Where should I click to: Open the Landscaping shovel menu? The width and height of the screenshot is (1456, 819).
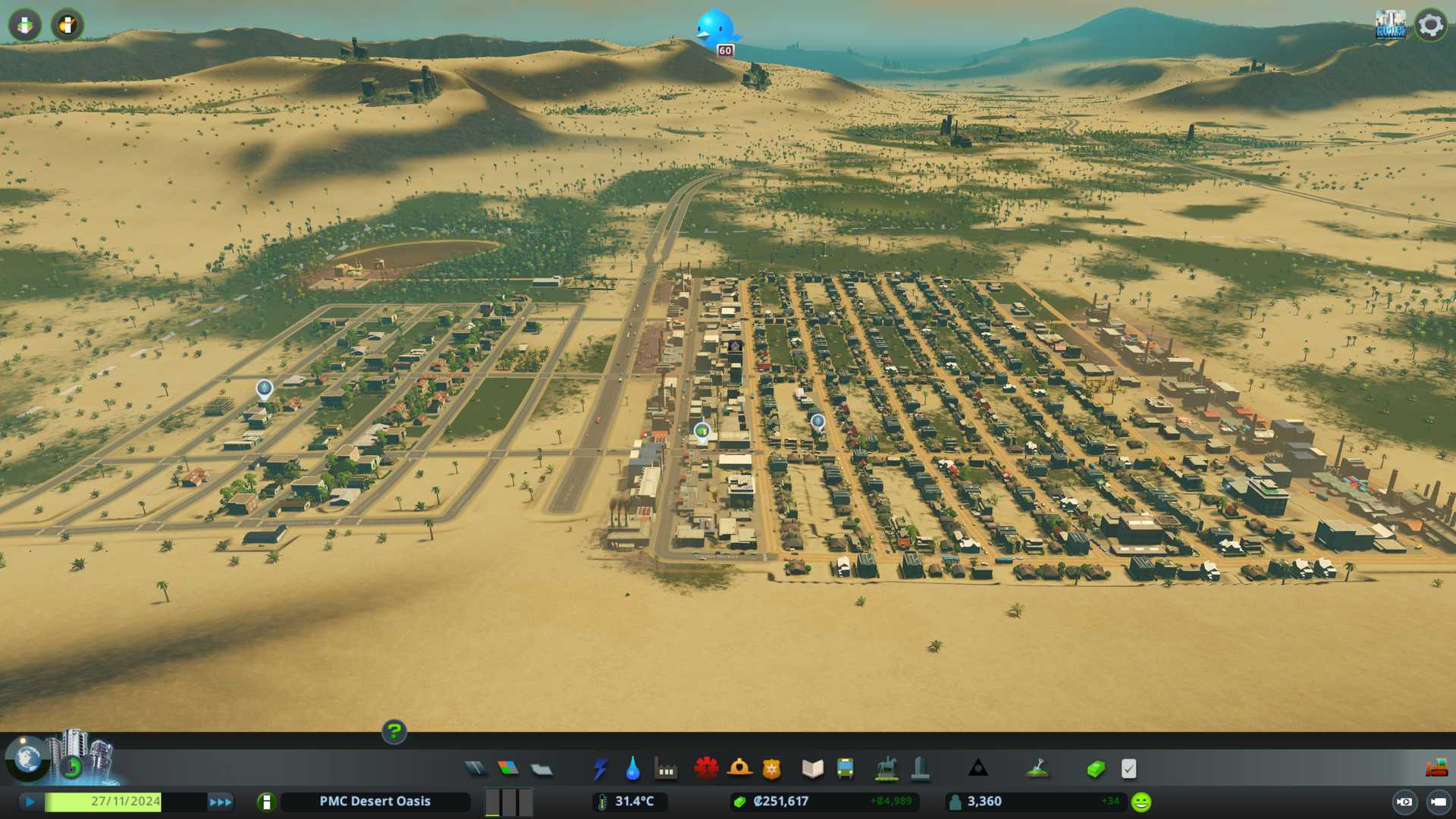click(1037, 769)
